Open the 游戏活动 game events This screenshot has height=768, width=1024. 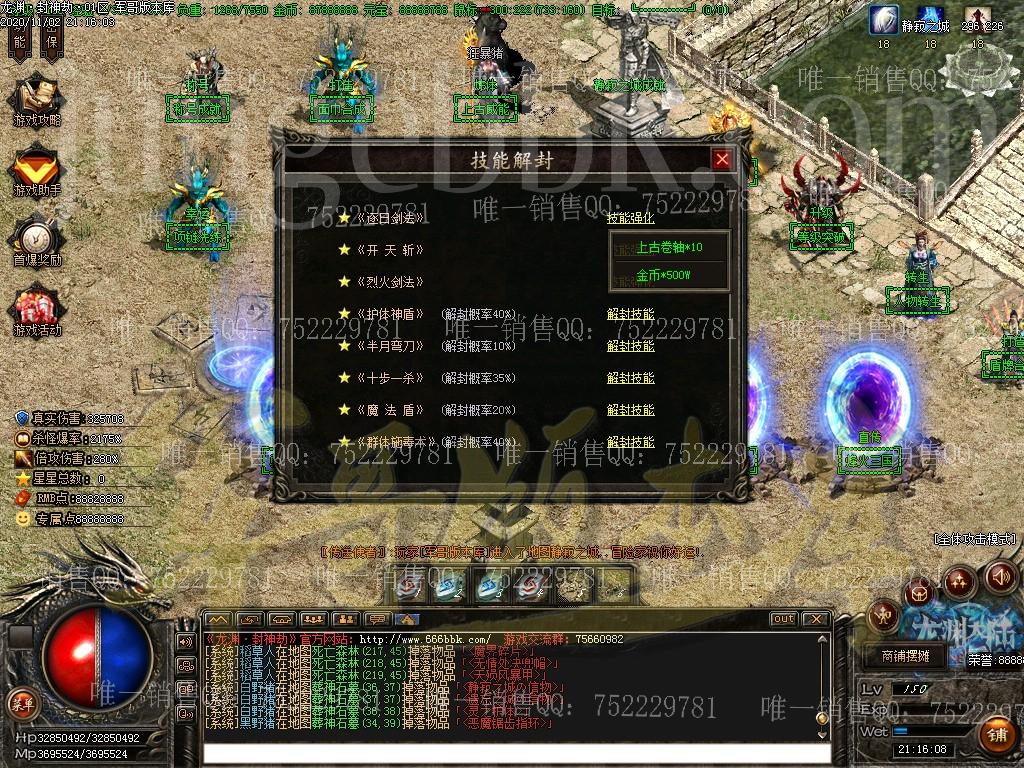pos(36,310)
